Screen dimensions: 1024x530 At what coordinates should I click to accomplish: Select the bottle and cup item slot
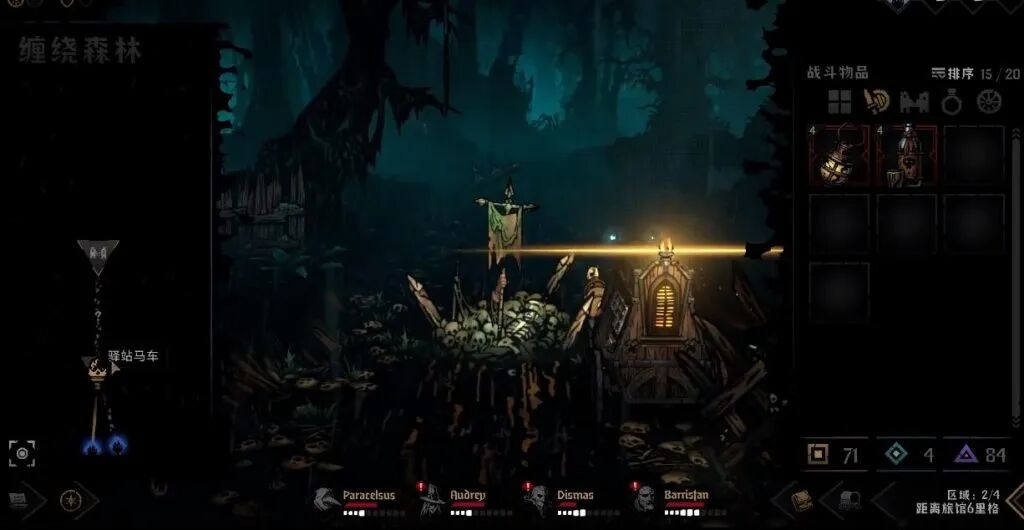click(906, 156)
